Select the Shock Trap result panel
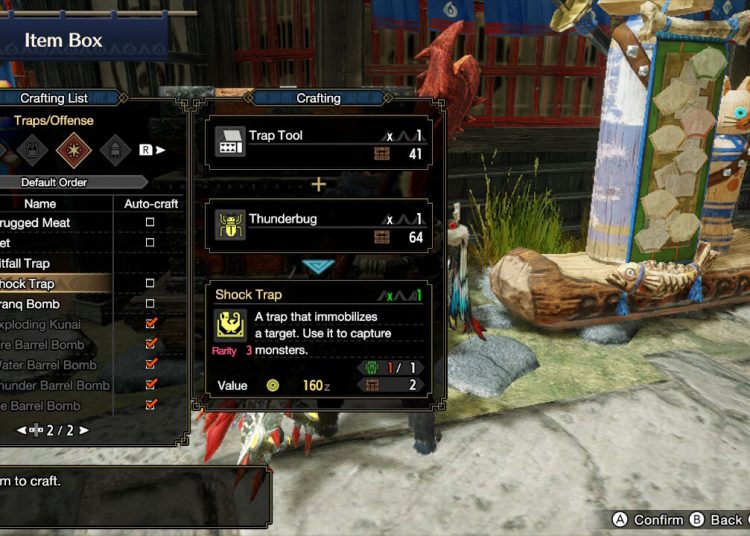 click(319, 342)
